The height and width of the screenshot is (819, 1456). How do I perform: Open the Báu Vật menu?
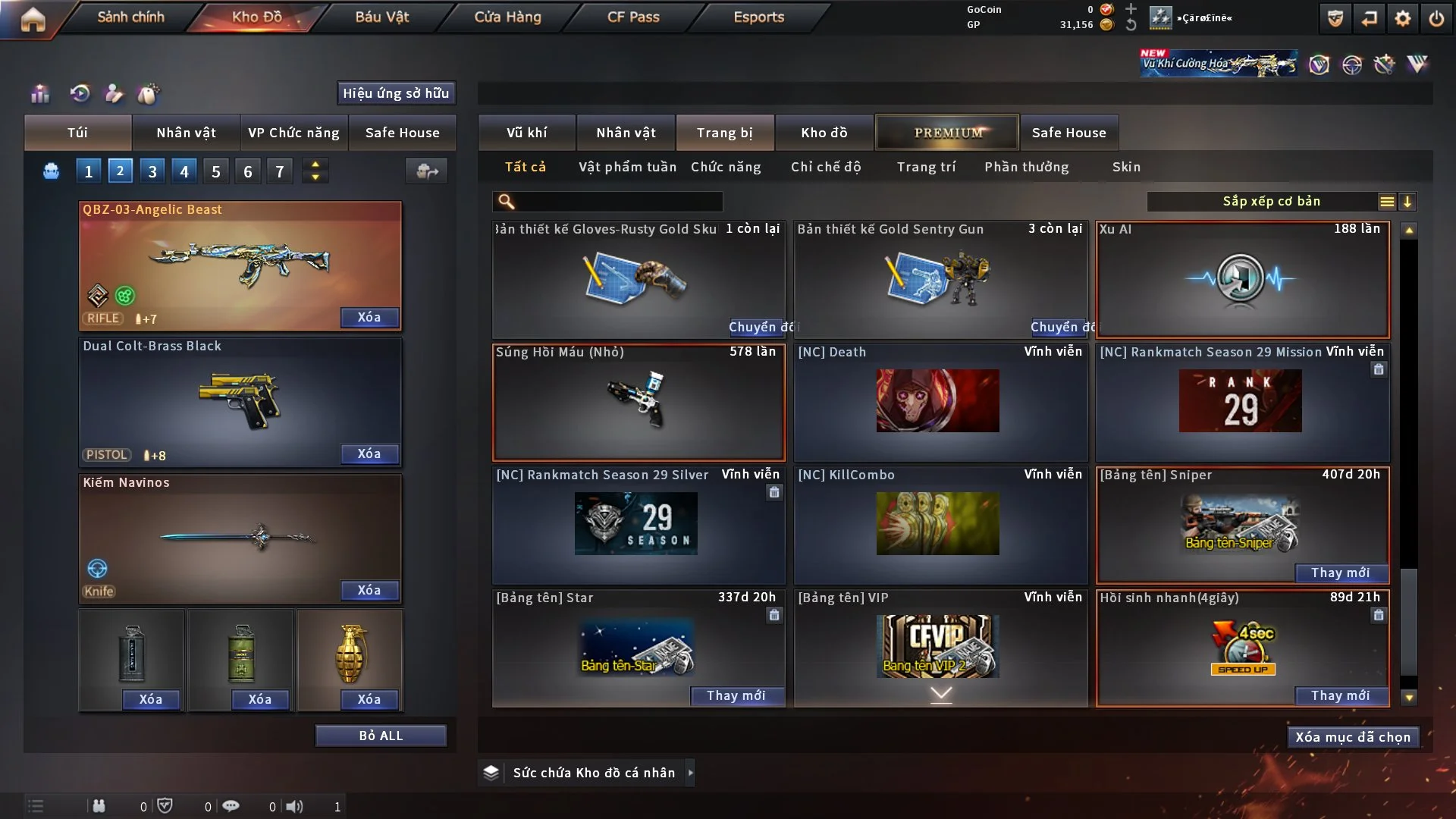pos(381,17)
